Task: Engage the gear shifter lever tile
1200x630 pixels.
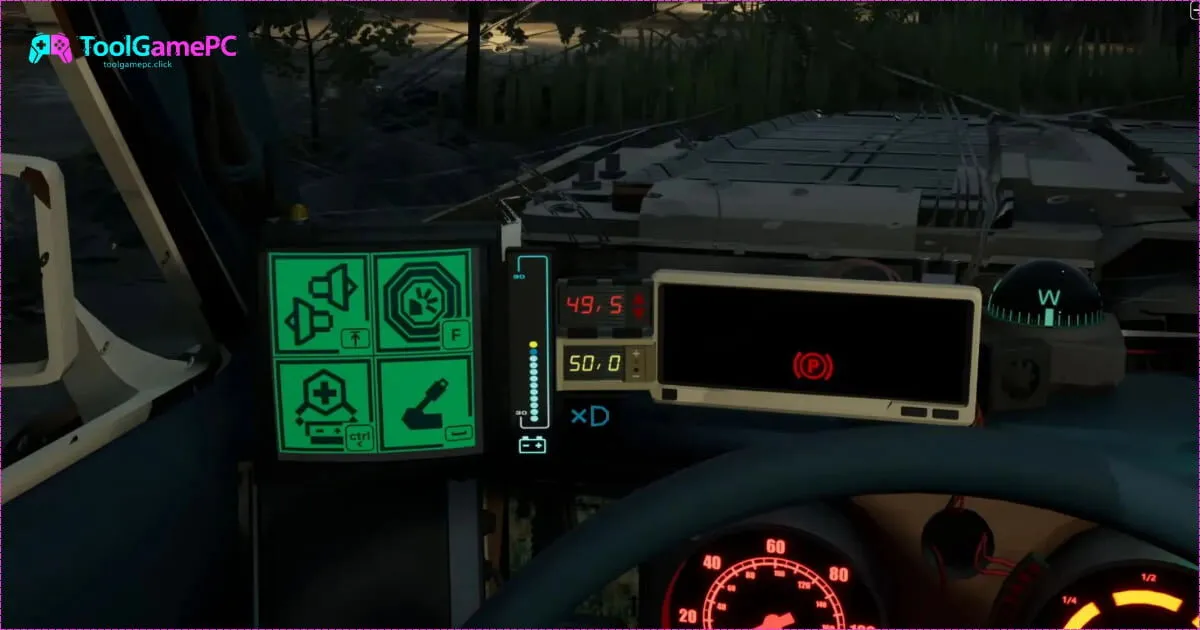Action: coord(424,405)
